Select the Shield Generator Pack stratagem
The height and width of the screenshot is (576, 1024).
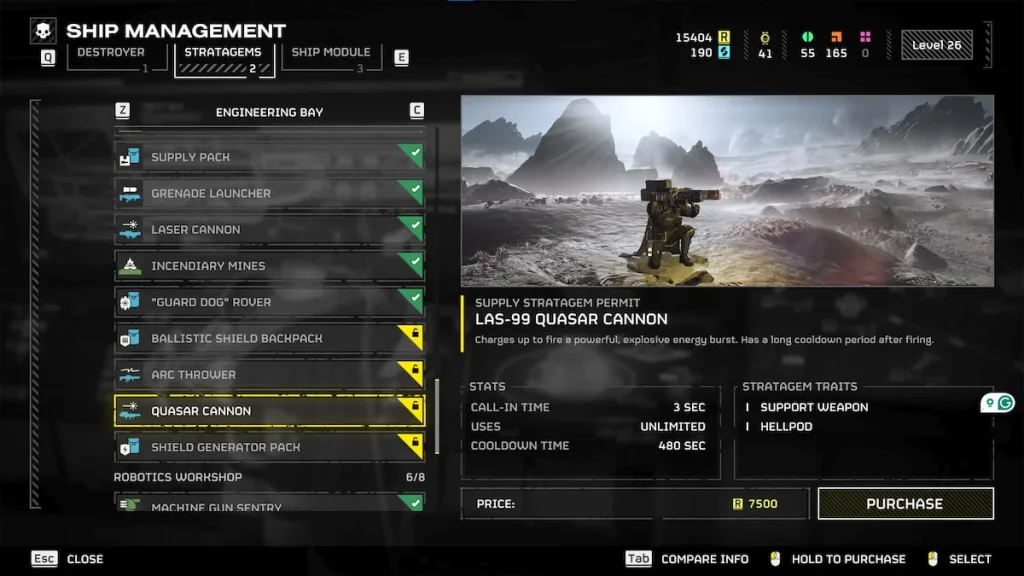(269, 447)
